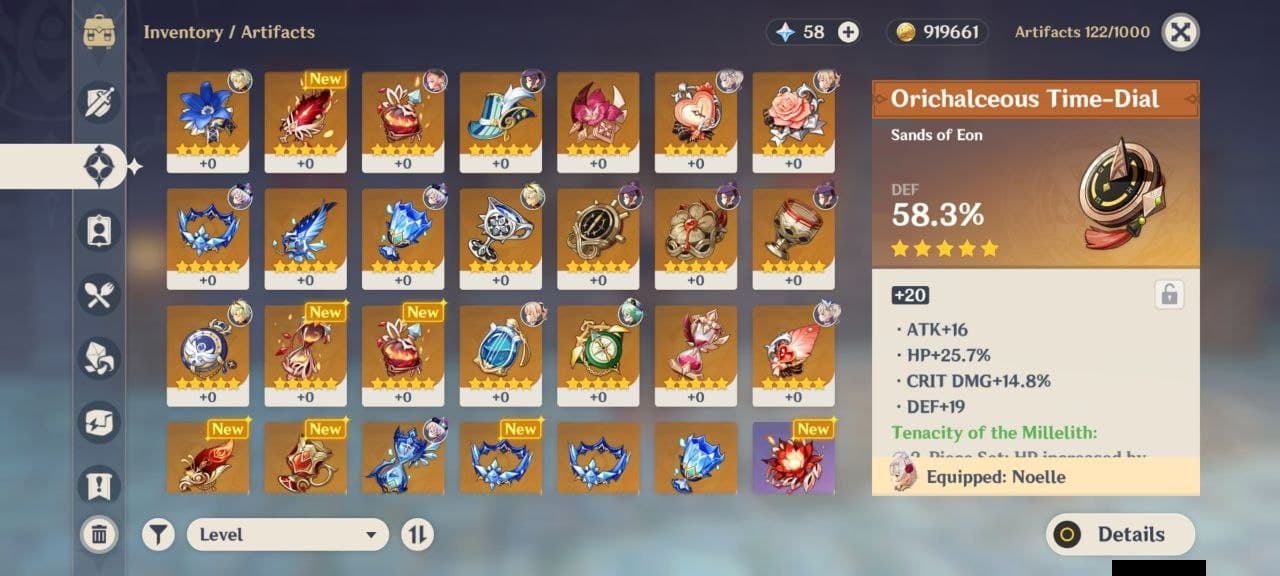Toggle the artifact lock icon
The width and height of the screenshot is (1280, 576).
click(1168, 294)
